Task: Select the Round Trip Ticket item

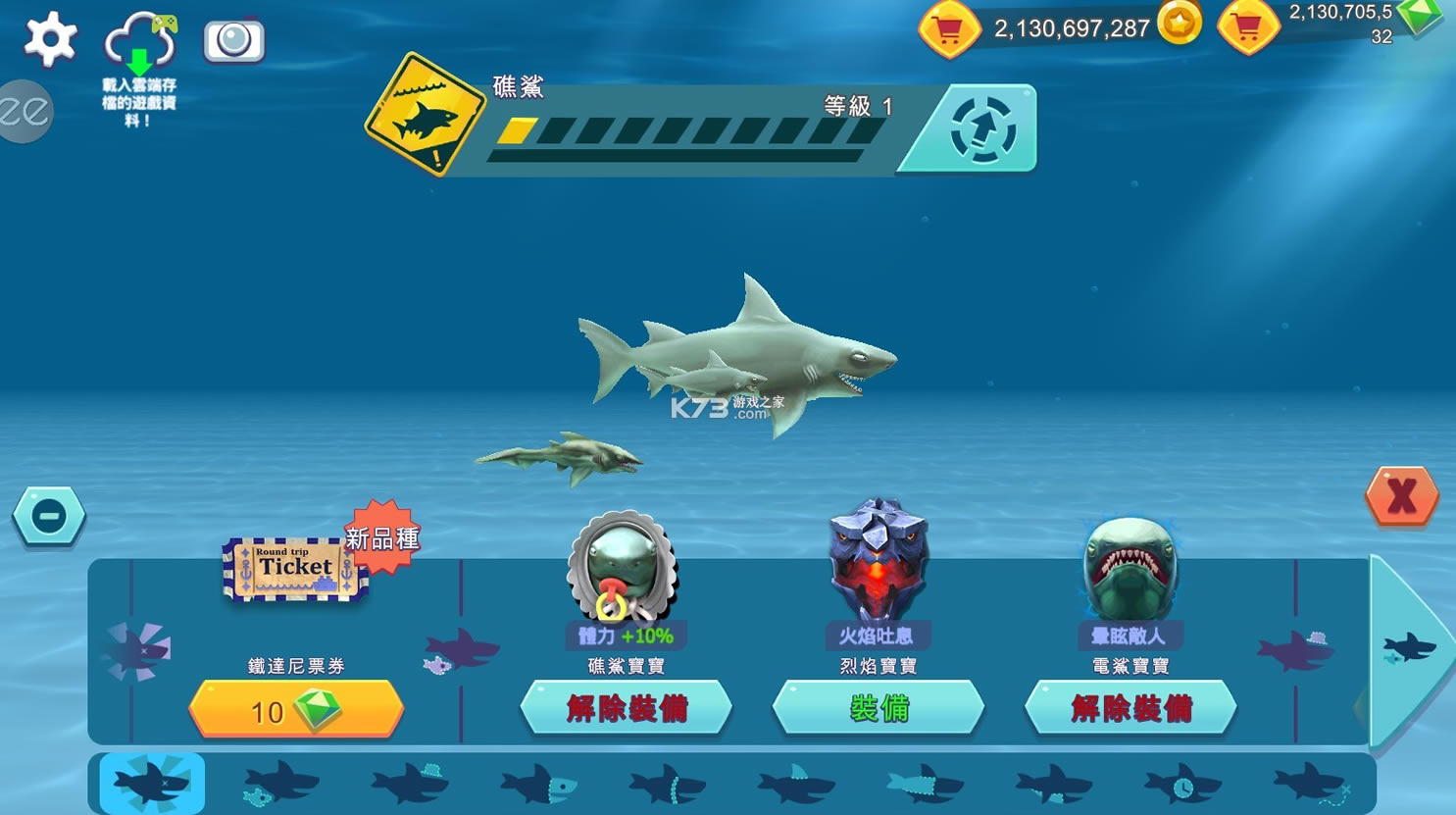Action: [294, 569]
